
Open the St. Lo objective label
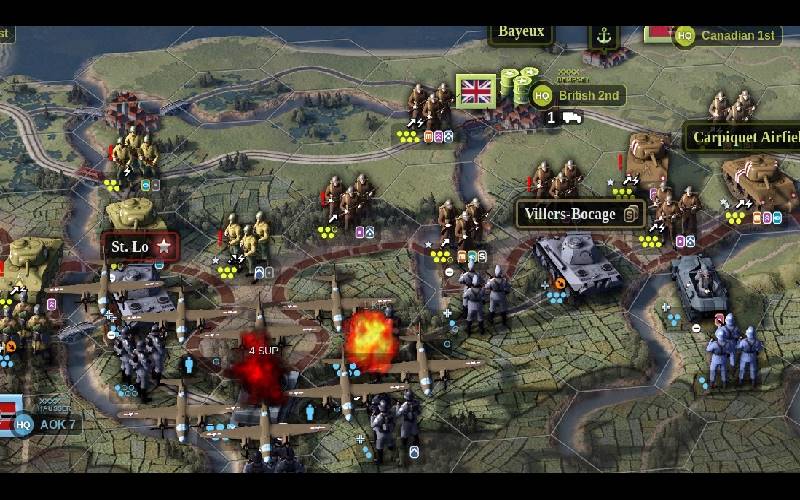141,245
